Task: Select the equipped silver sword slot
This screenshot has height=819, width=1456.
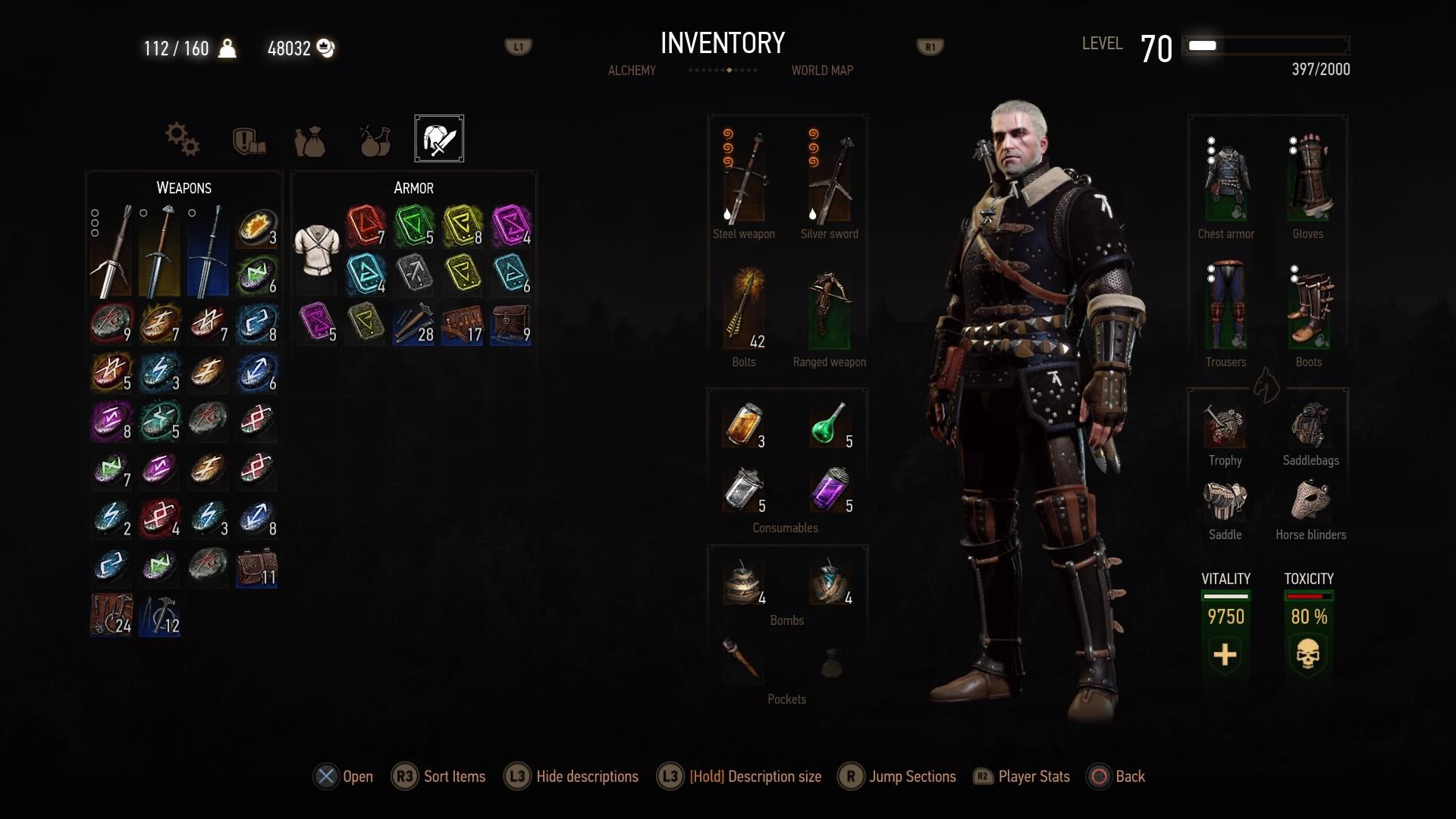Action: [x=830, y=180]
